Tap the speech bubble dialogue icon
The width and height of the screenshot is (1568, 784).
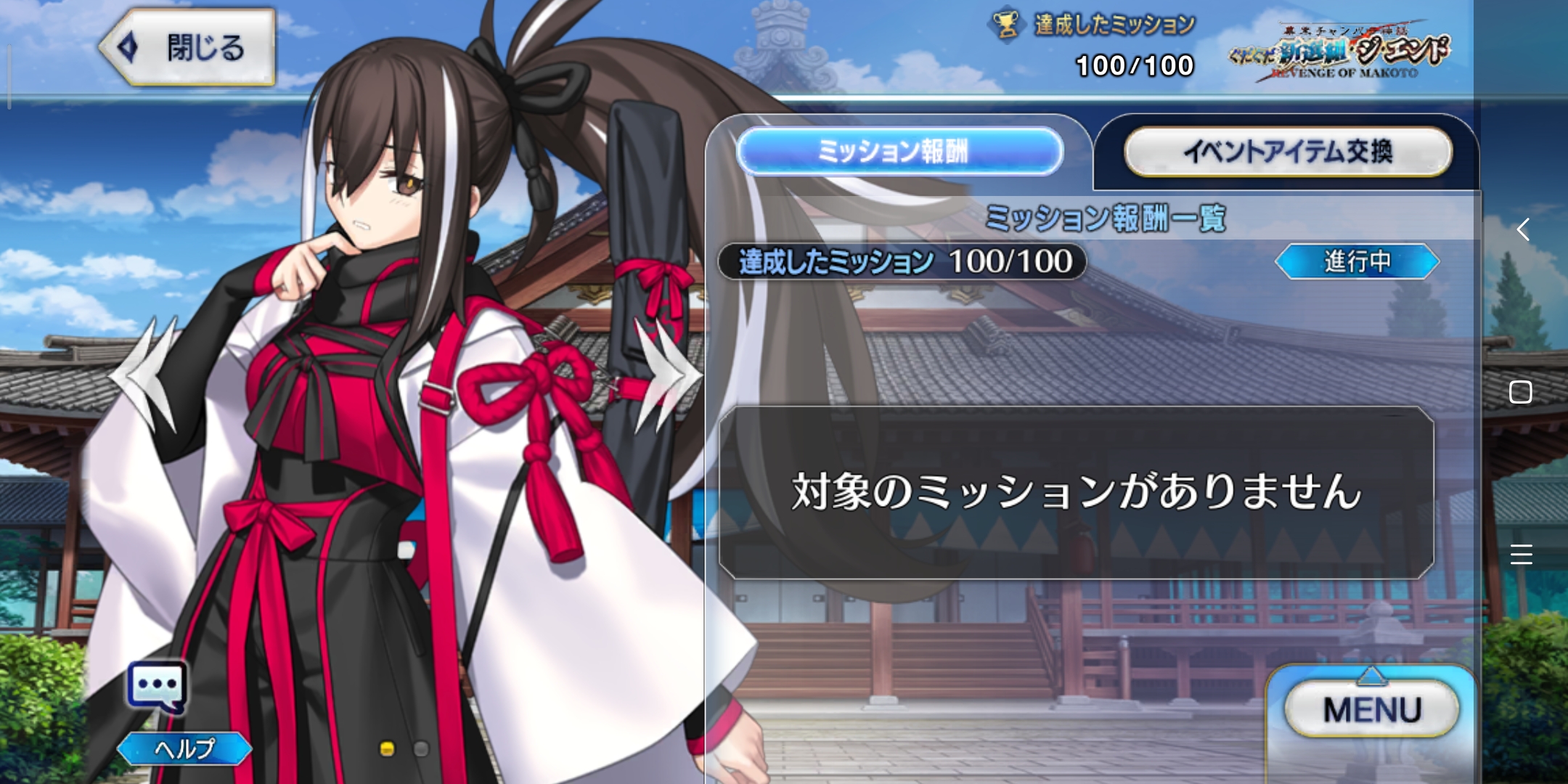157,687
